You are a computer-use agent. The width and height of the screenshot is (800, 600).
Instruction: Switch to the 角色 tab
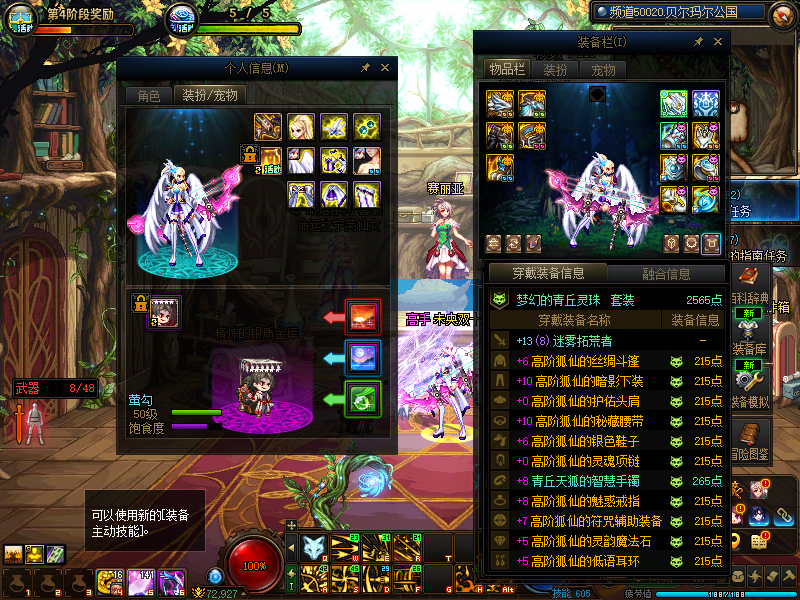tap(148, 95)
